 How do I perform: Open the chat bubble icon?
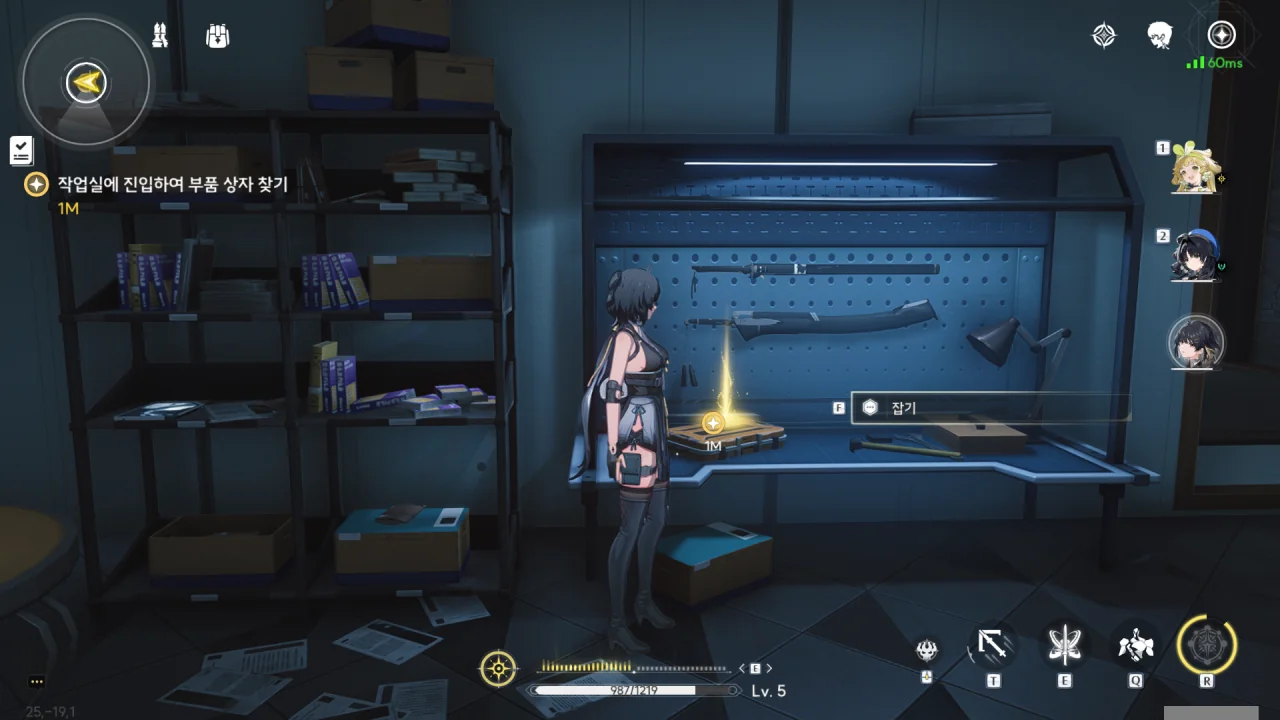tap(37, 682)
